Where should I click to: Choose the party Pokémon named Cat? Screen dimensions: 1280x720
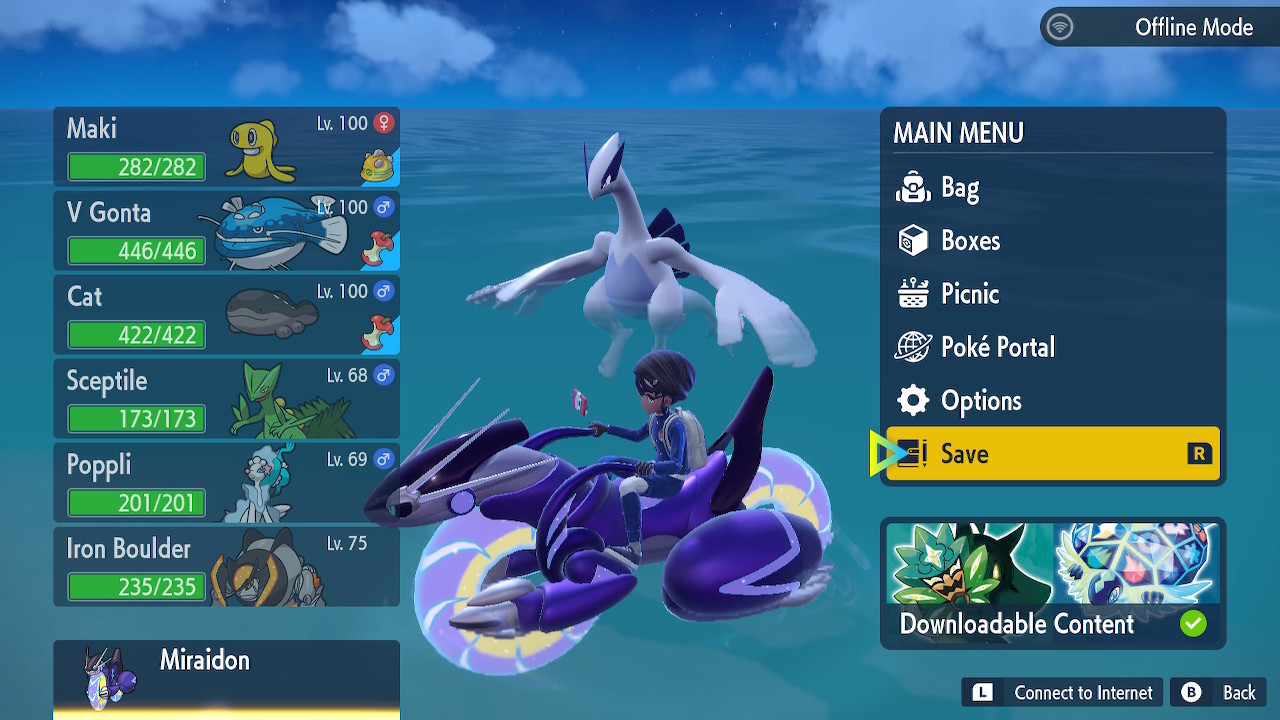pyautogui.click(x=226, y=315)
